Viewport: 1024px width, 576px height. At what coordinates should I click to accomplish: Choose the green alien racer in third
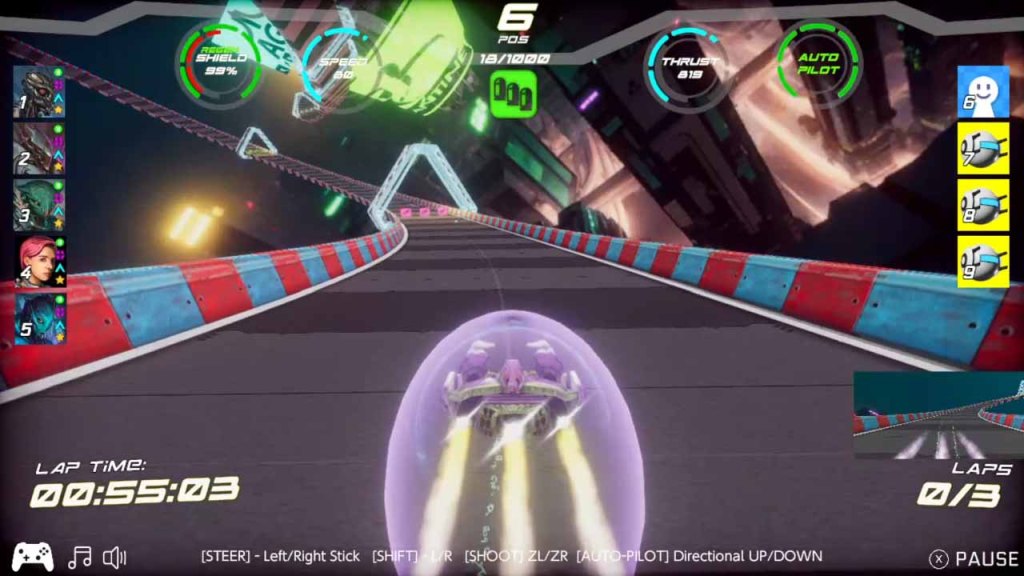coord(40,205)
